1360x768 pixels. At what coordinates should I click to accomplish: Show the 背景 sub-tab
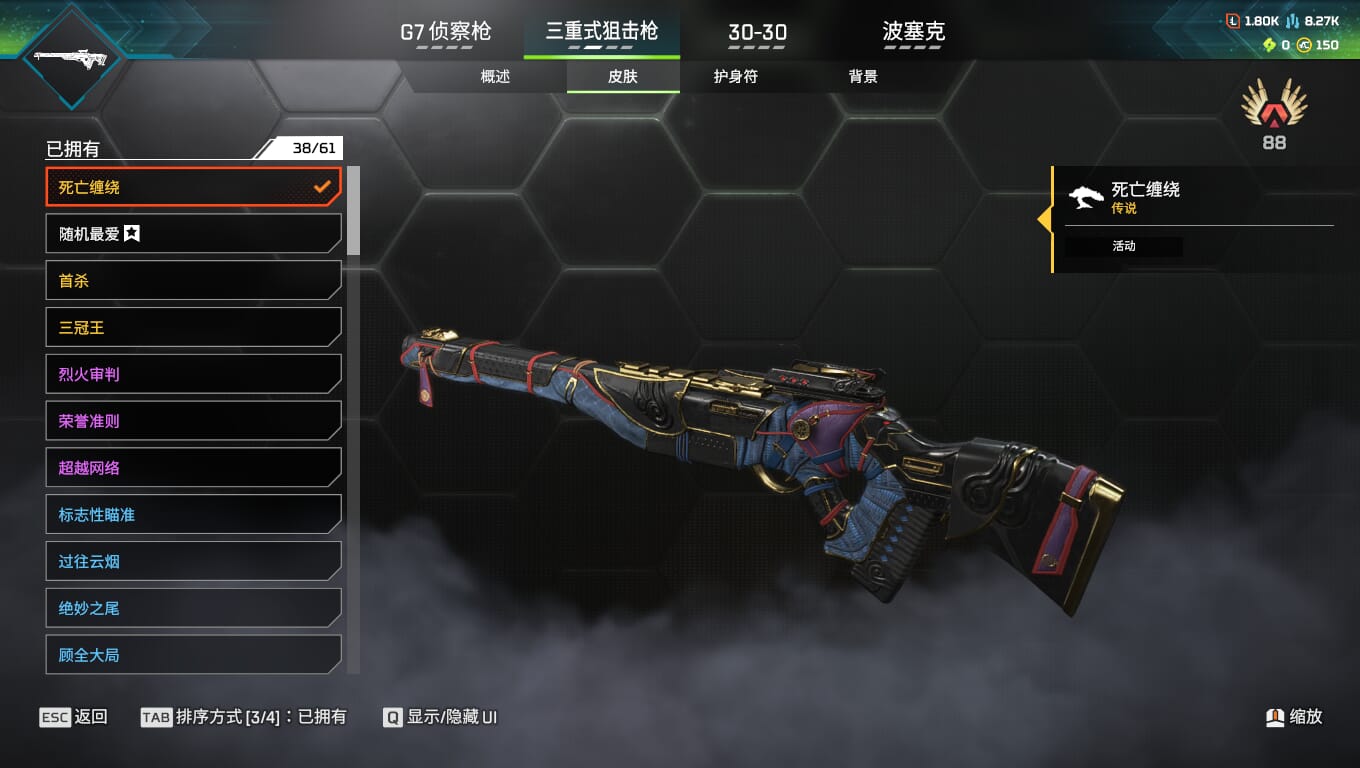tap(862, 77)
